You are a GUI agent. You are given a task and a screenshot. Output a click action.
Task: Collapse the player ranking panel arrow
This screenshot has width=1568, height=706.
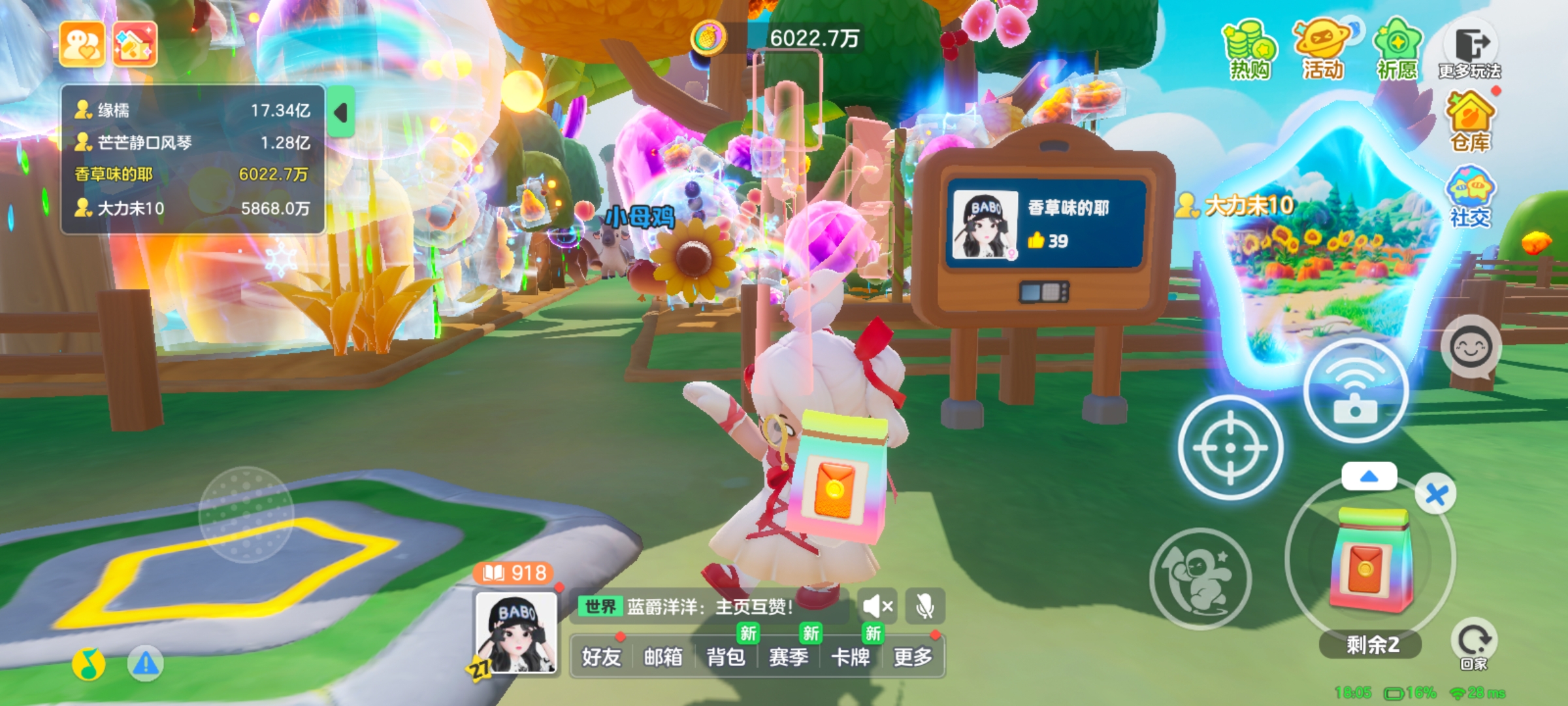pyautogui.click(x=340, y=112)
